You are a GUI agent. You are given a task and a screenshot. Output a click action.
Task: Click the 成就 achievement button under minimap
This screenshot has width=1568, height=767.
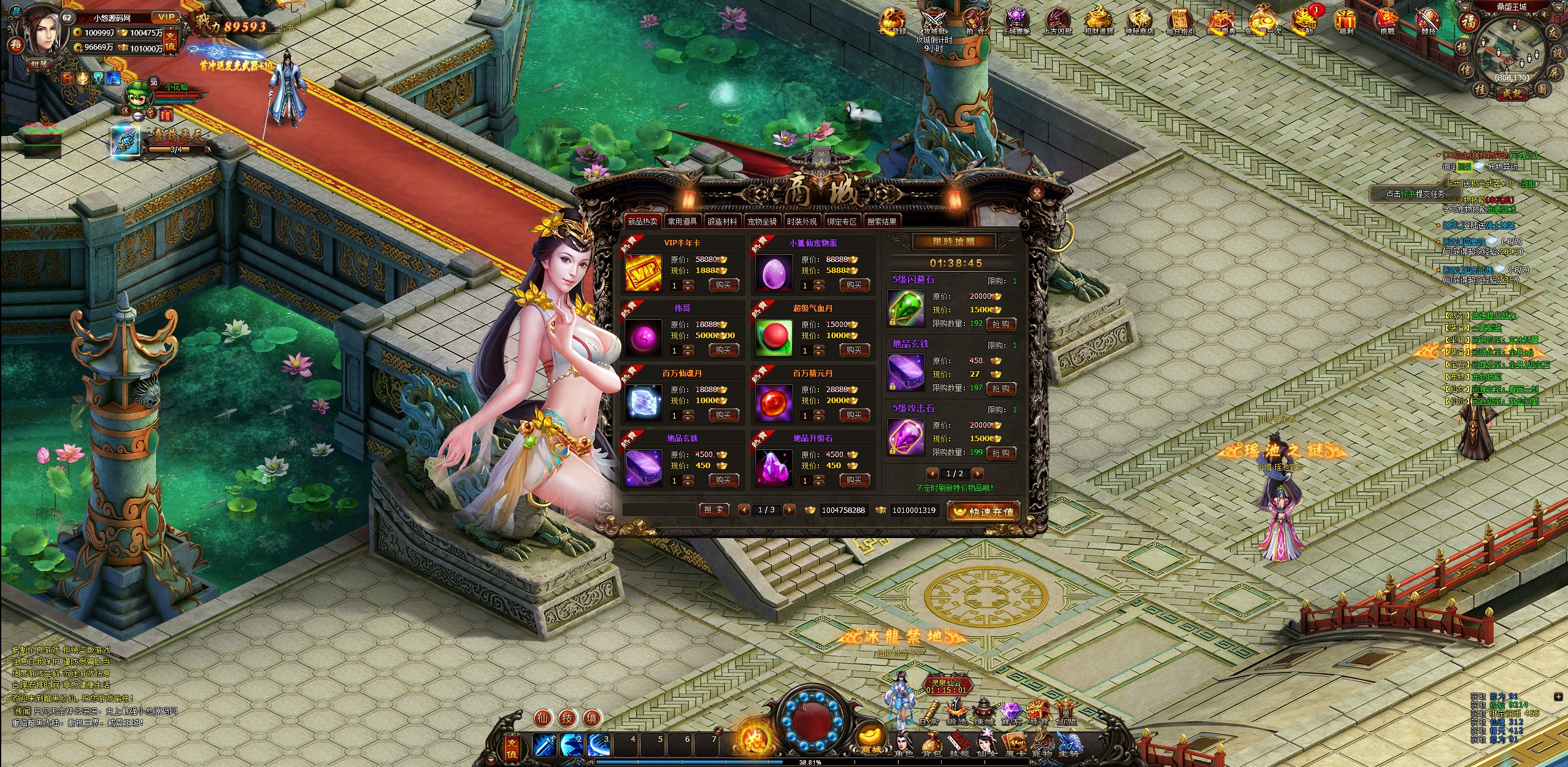pyautogui.click(x=1512, y=93)
